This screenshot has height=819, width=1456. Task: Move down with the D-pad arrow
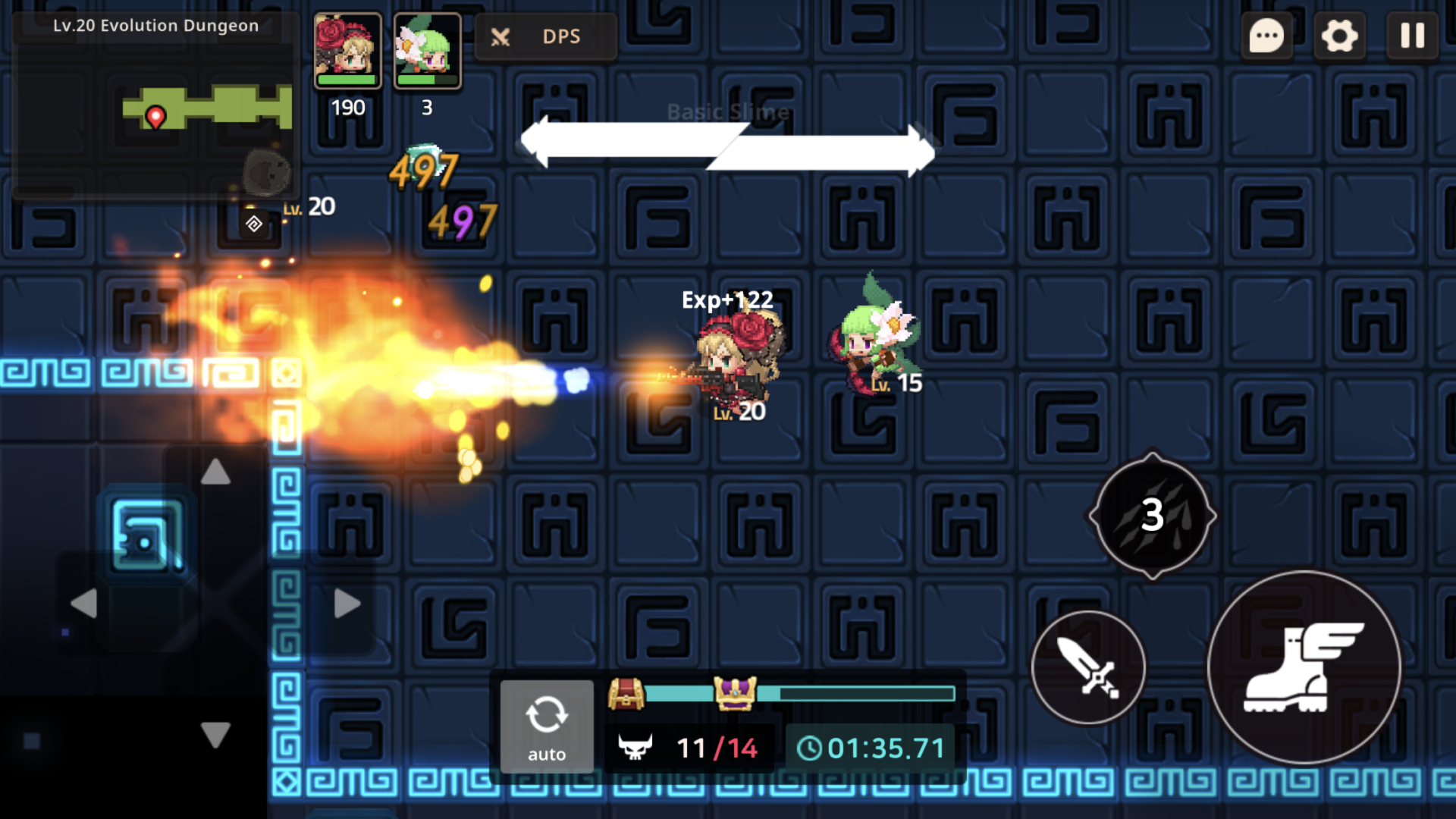click(216, 734)
